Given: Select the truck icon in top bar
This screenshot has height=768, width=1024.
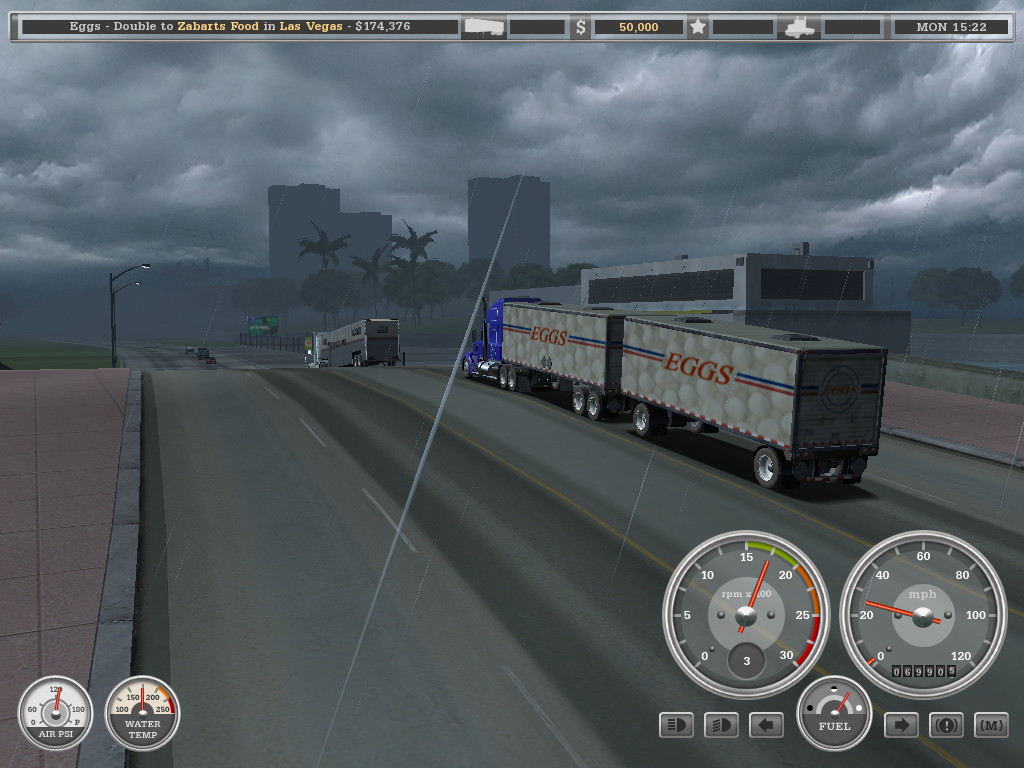Looking at the screenshot, I should (802, 27).
